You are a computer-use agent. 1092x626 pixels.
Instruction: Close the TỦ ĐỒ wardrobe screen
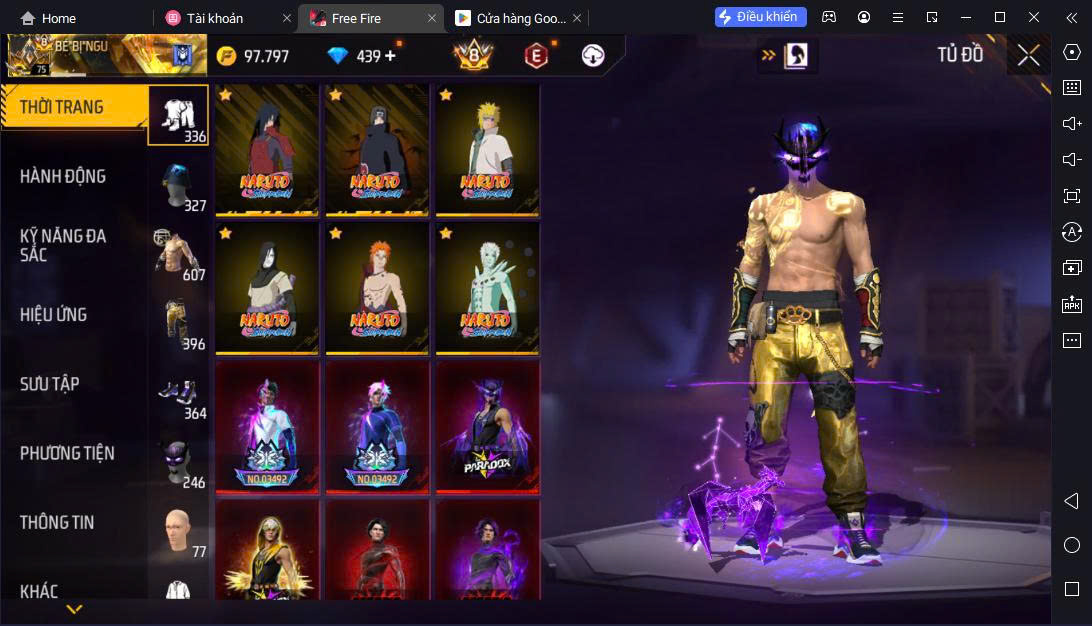click(1028, 55)
